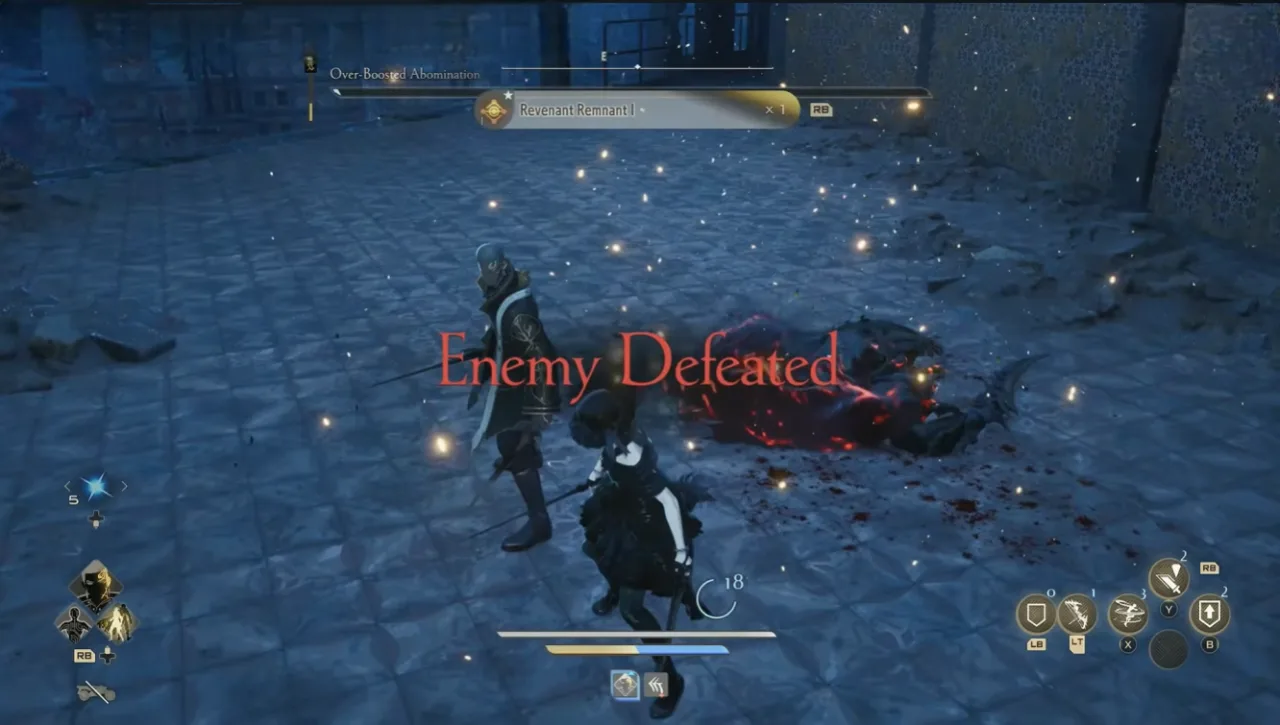
Task: Activate the LB shield block ability
Action: click(1035, 615)
